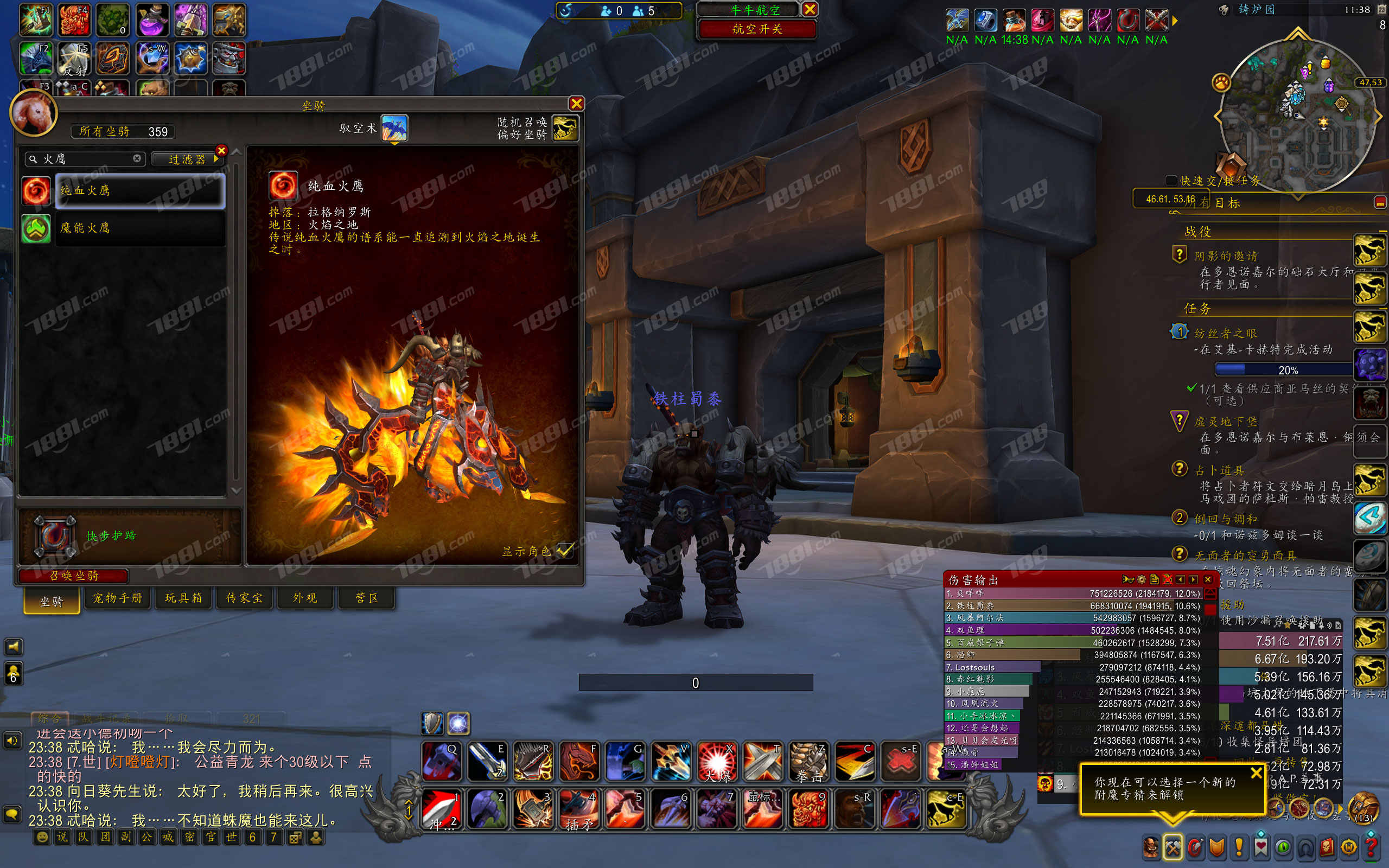Switch to the 宠物手册 tab
This screenshot has width=1389, height=868.
click(118, 598)
